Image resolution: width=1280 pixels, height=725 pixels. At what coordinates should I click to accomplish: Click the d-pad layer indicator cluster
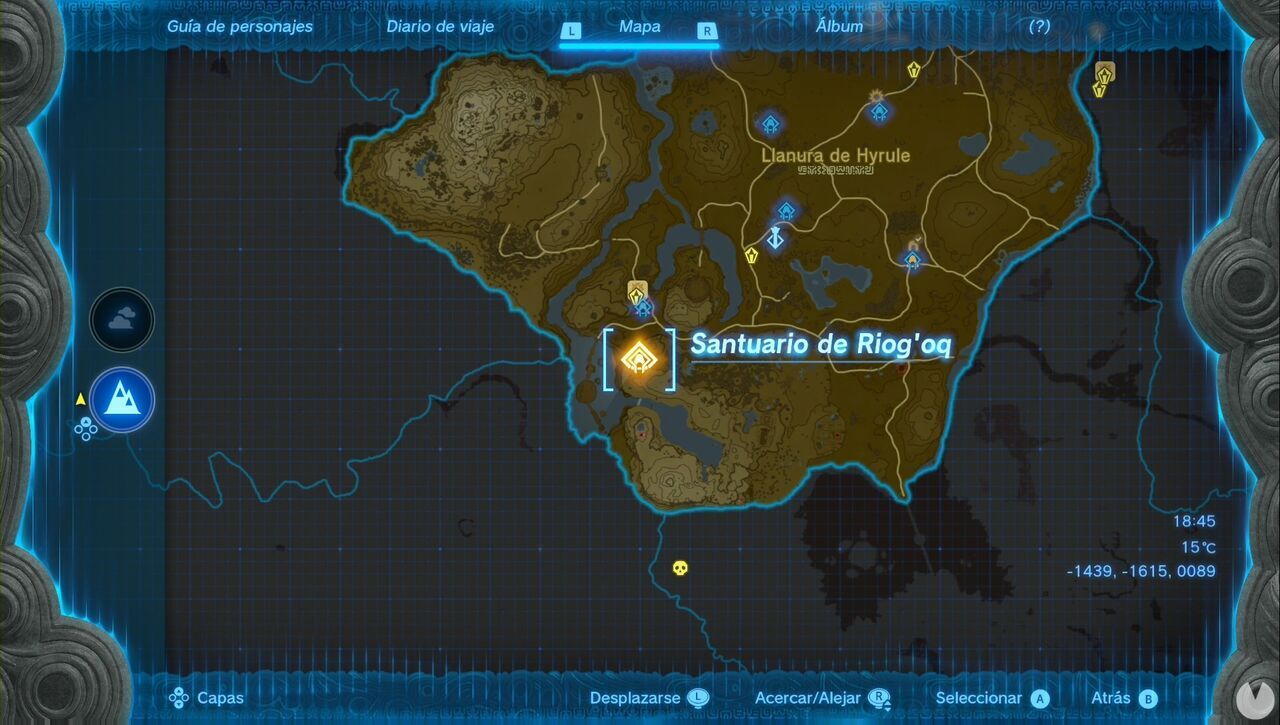coord(86,430)
